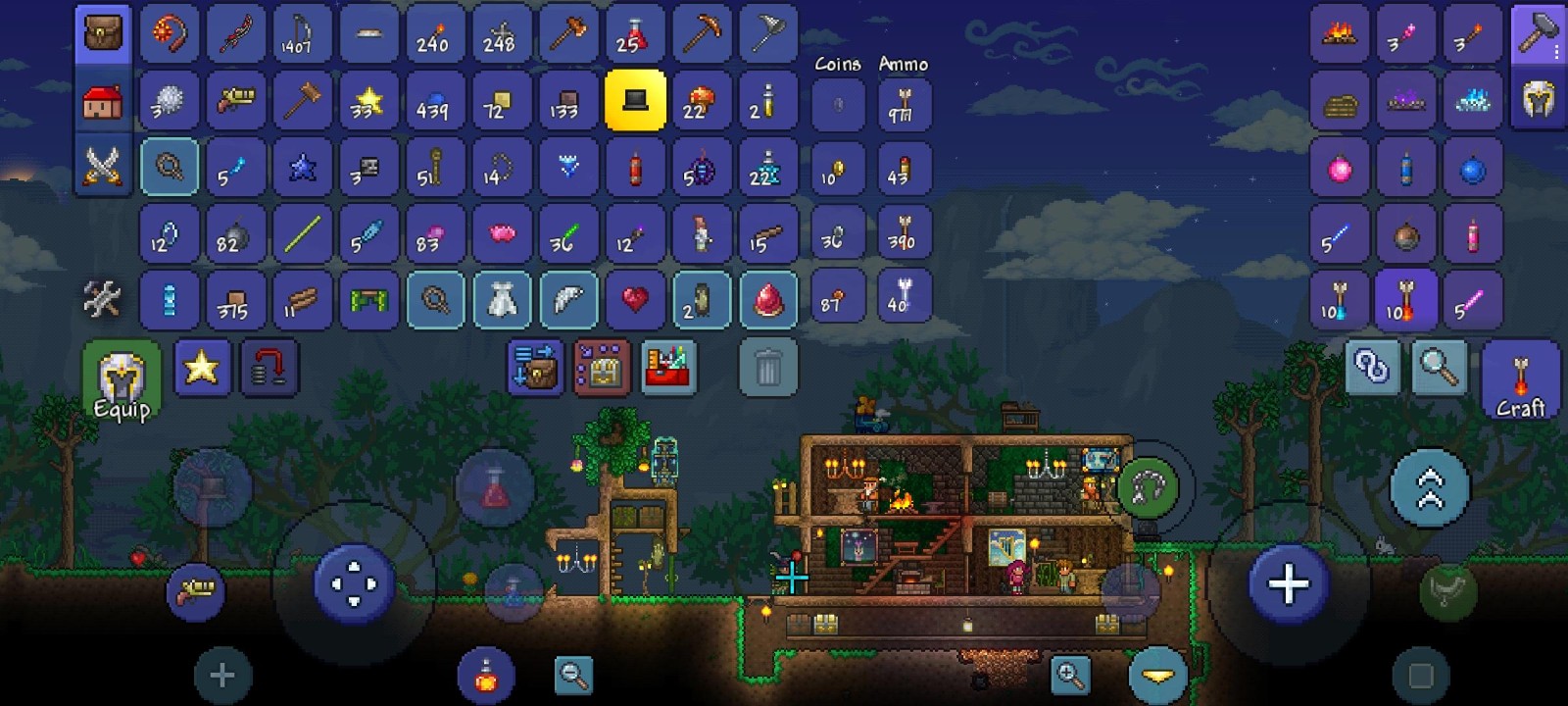Tap the double-arrow jump button
Screen dimensions: 1568x706
(1430, 487)
